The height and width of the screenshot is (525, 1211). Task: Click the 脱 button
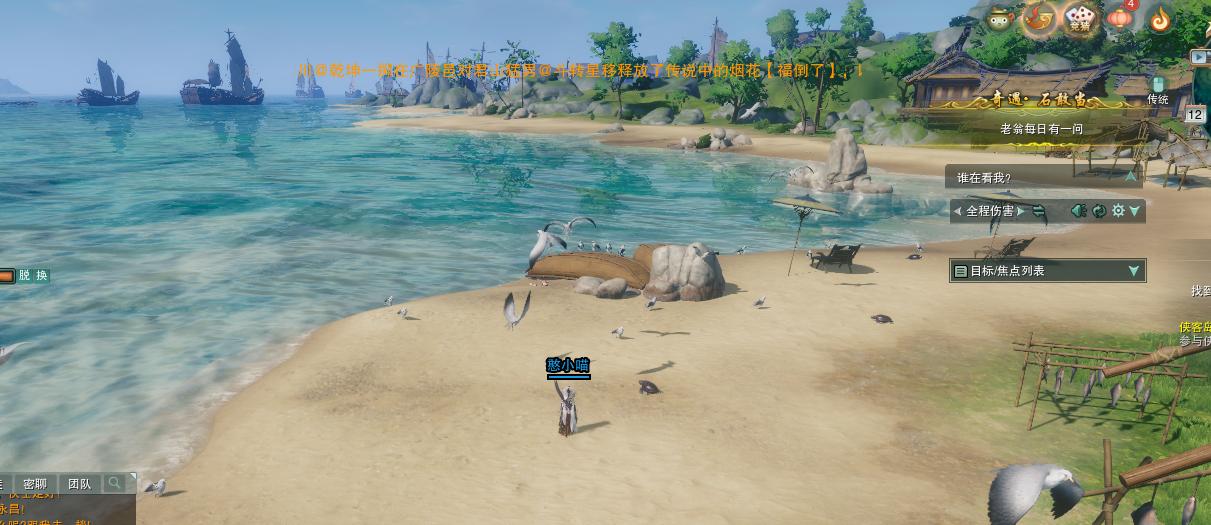tap(25, 276)
